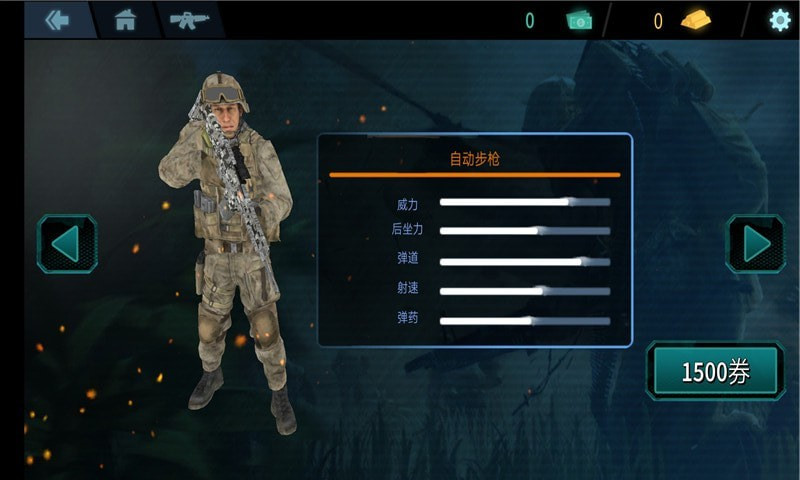800x480 pixels.
Task: Open the home screen tab
Action: click(x=125, y=20)
